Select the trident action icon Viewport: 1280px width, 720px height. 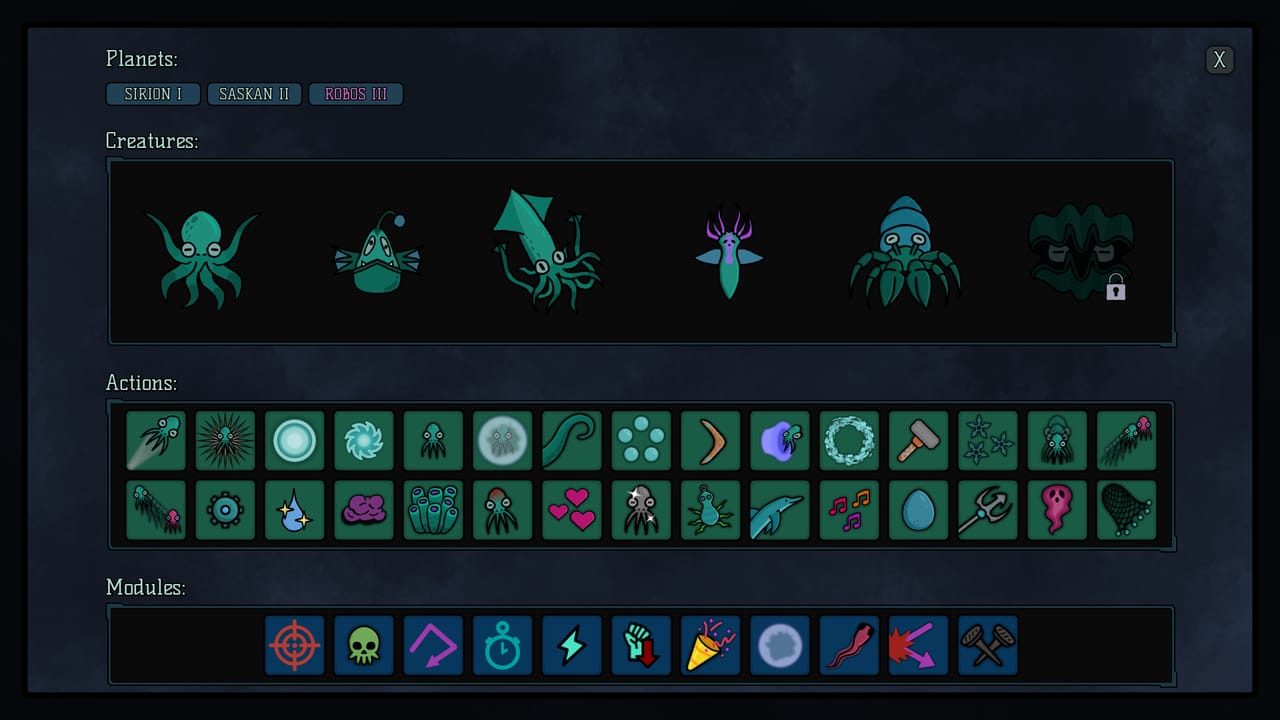pos(987,509)
